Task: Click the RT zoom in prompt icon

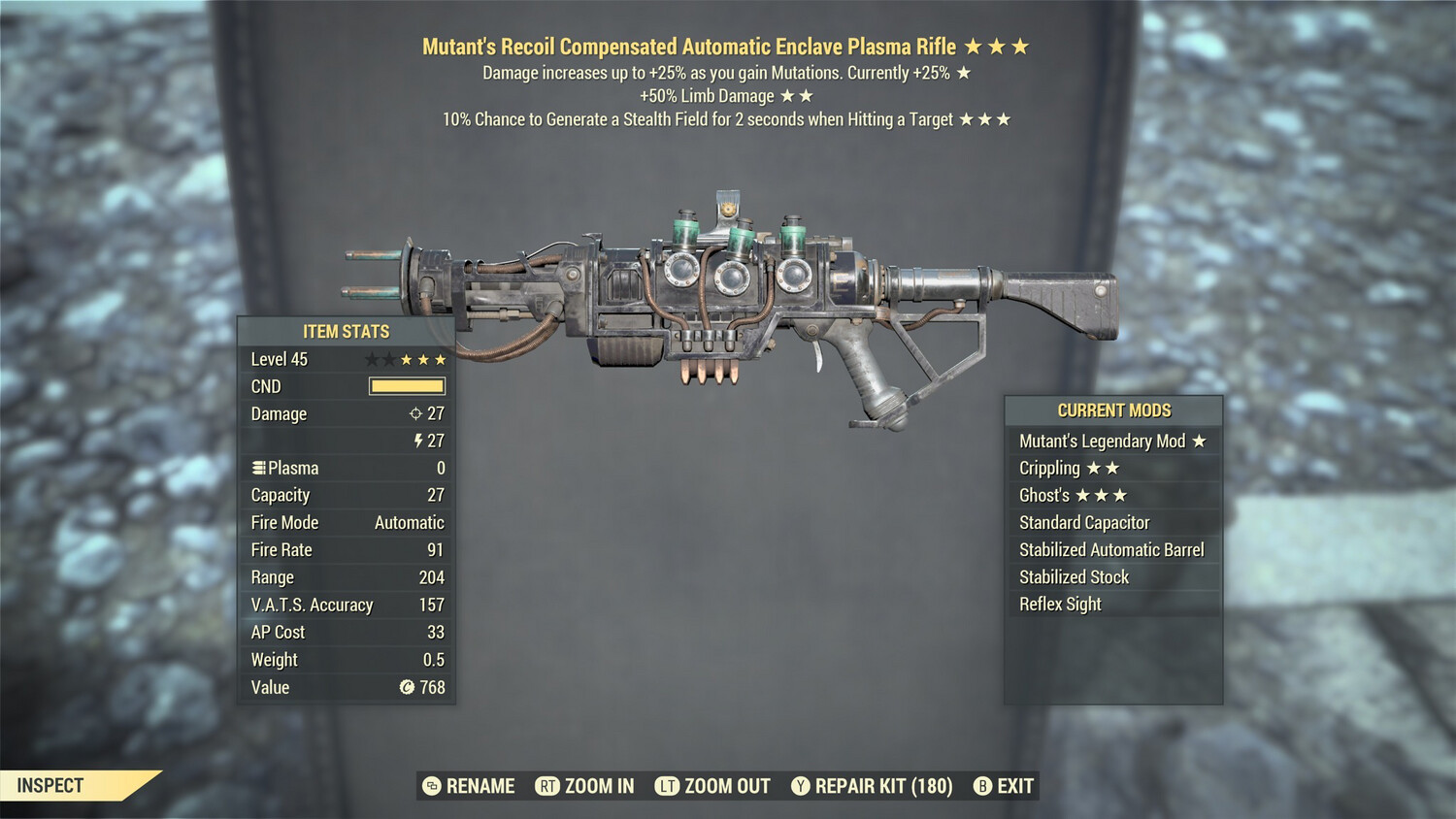Action: (547, 786)
